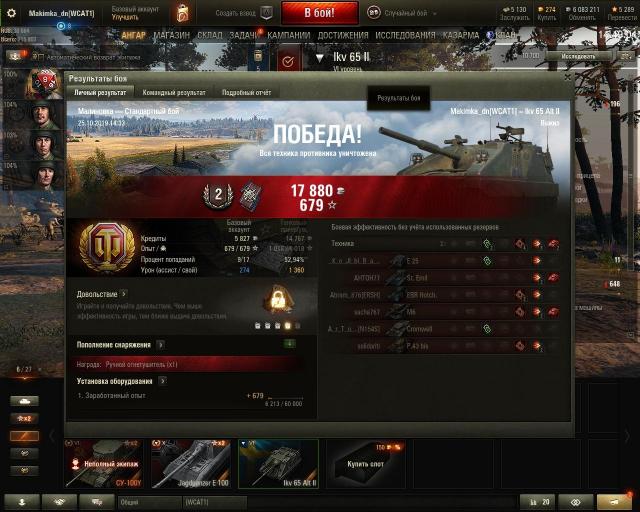Open the "Случайный бой" battle mode selector

pos(406,12)
